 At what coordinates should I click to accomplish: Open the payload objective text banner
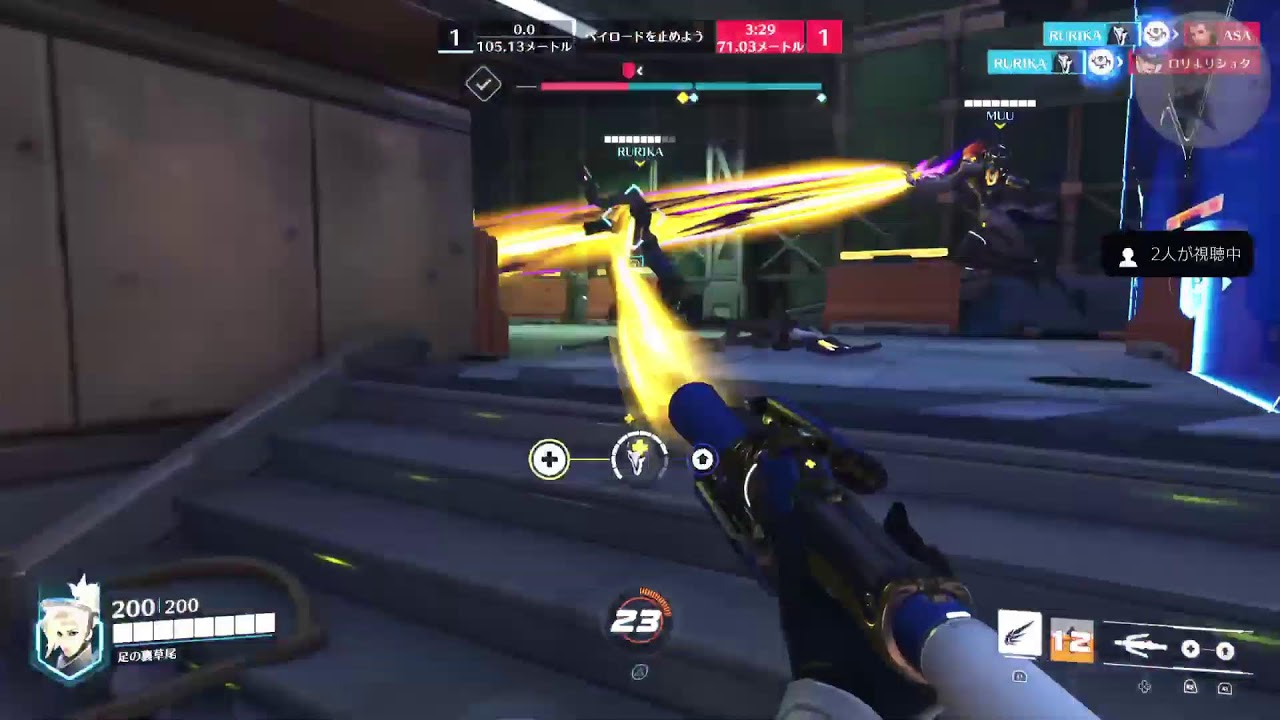click(645, 36)
